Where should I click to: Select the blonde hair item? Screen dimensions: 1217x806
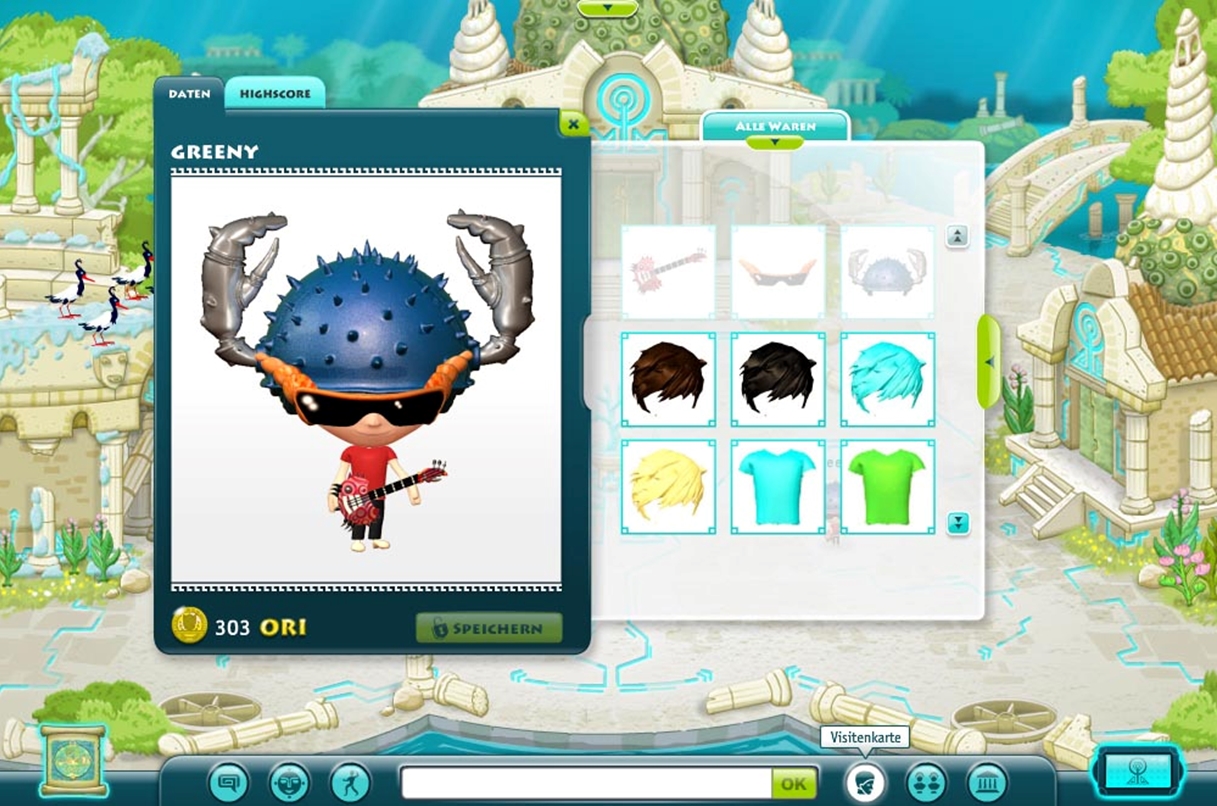(x=668, y=487)
